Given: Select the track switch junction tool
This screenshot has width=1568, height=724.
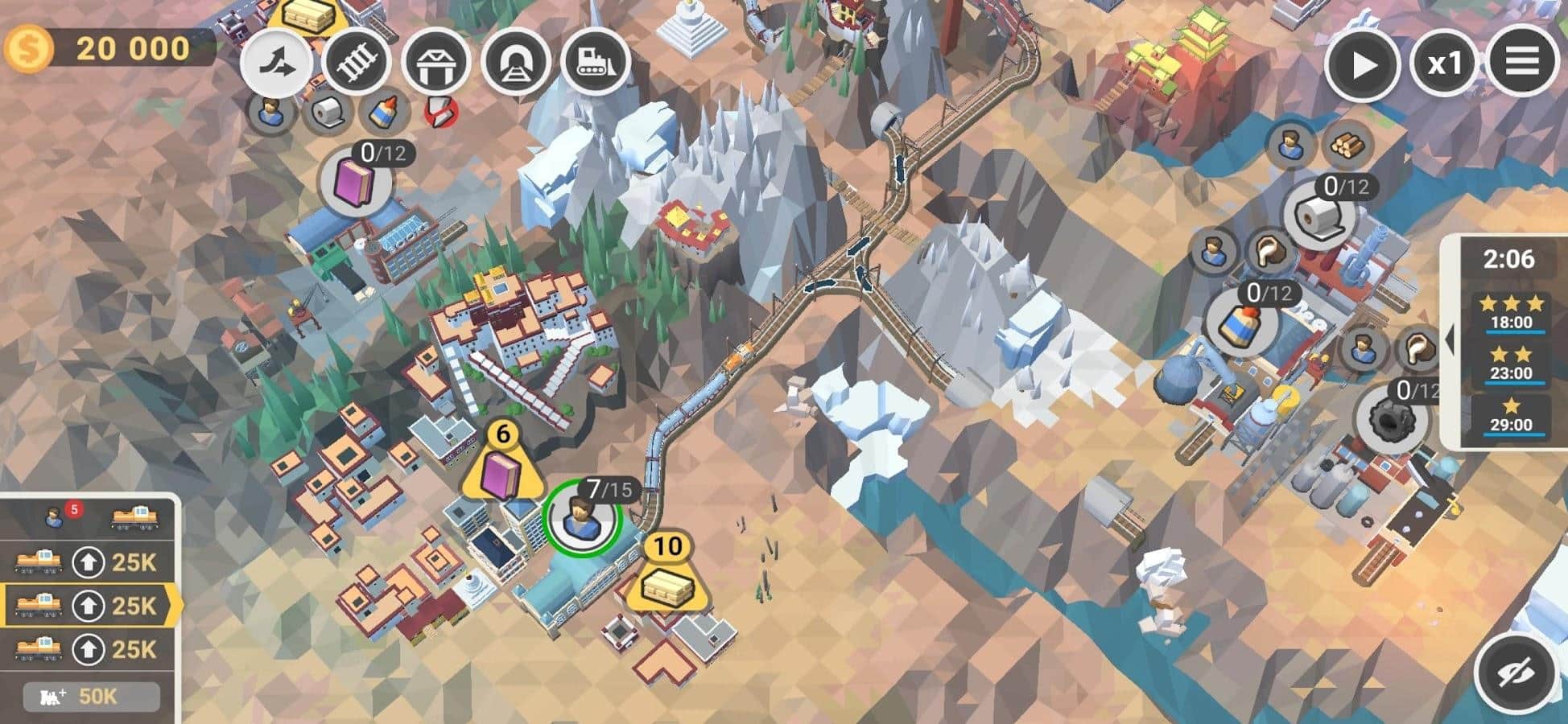Looking at the screenshot, I should point(278,62).
